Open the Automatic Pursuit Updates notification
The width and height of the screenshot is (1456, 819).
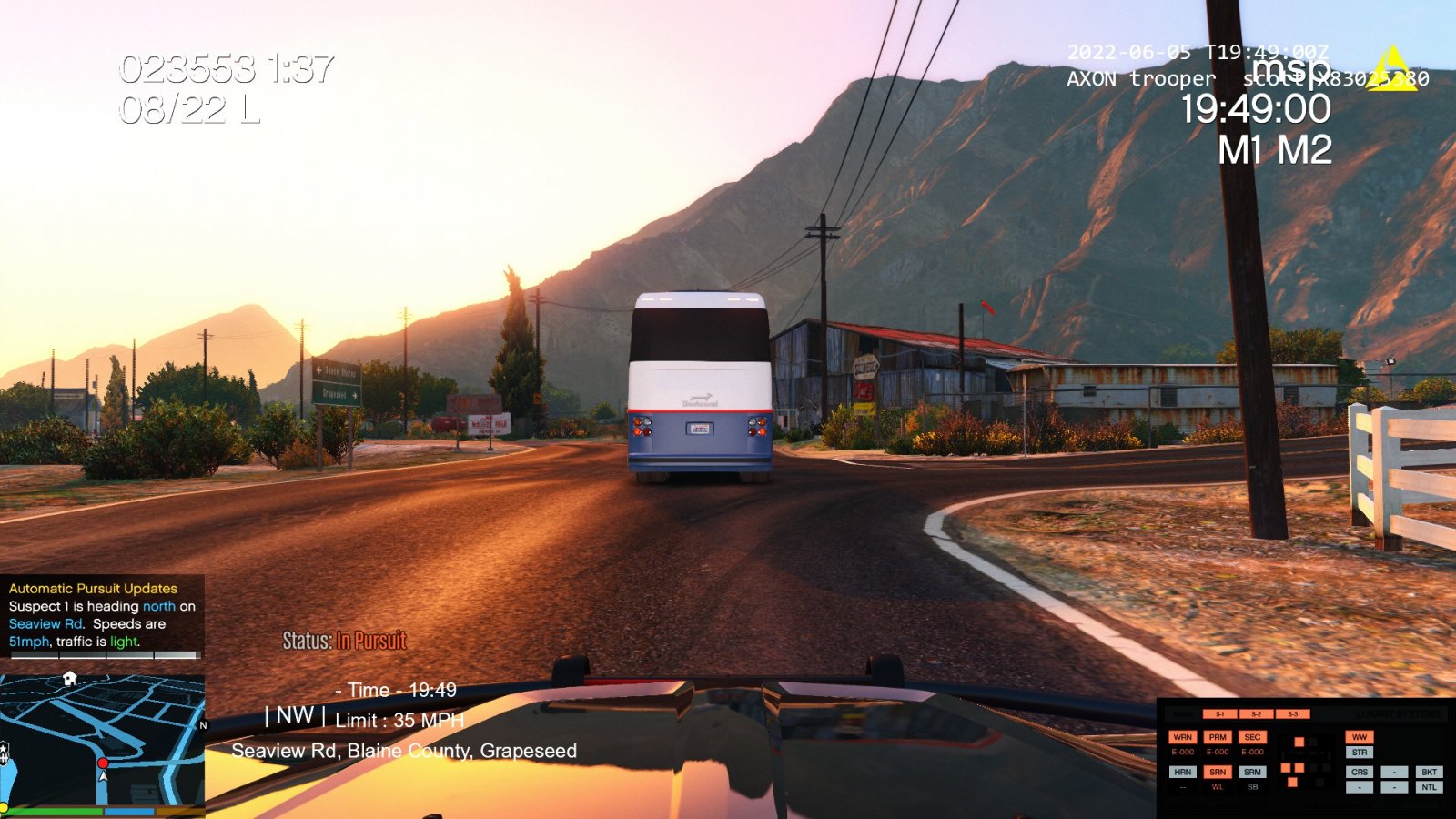102,615
